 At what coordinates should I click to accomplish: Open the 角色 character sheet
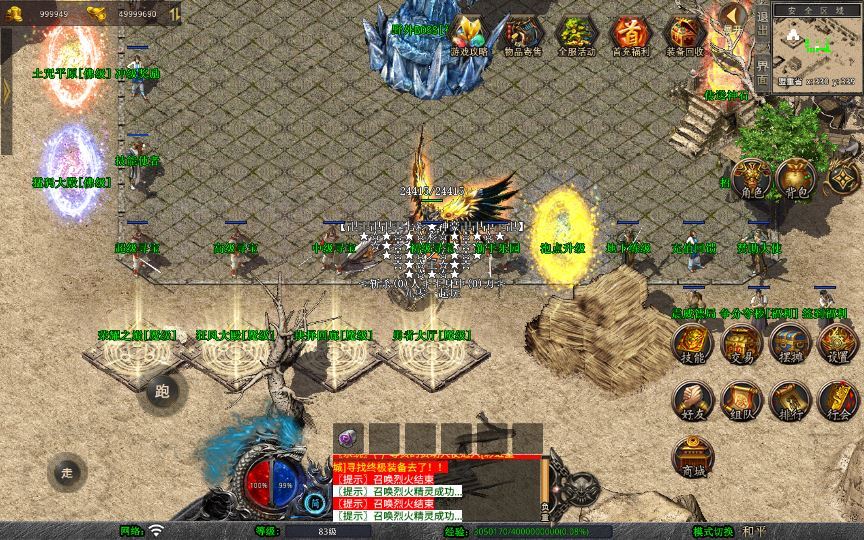(750, 180)
